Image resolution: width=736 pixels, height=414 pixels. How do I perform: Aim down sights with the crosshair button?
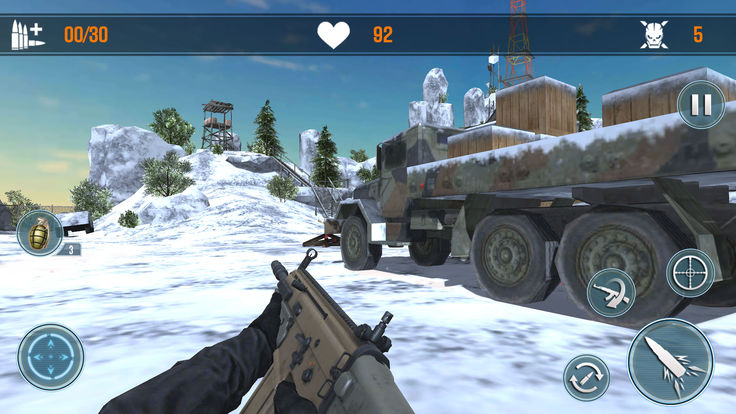point(690,272)
